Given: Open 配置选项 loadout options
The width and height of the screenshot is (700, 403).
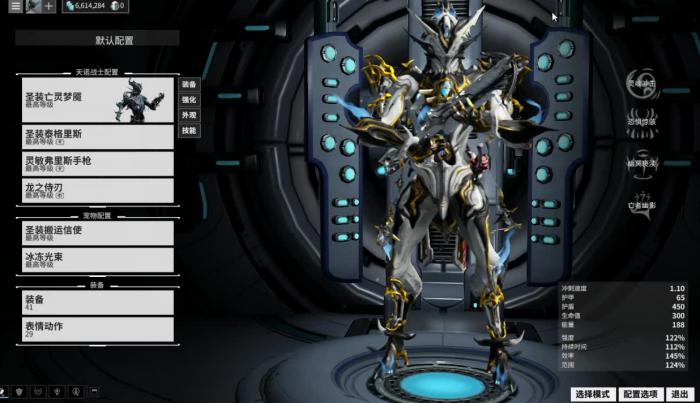Looking at the screenshot, I should [639, 394].
